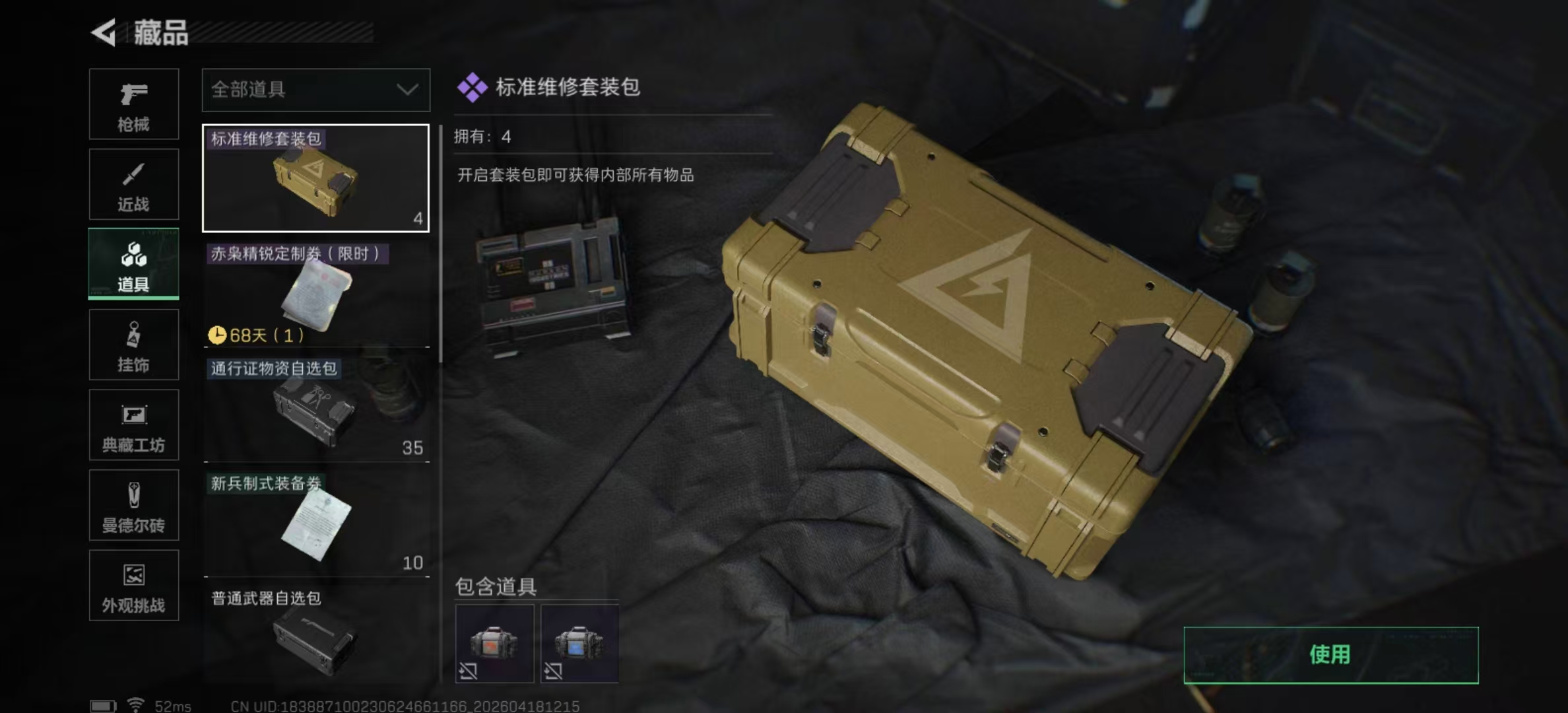Open the 外观挑战 appearance challenge category
This screenshot has width=1568, height=713.
[x=133, y=586]
